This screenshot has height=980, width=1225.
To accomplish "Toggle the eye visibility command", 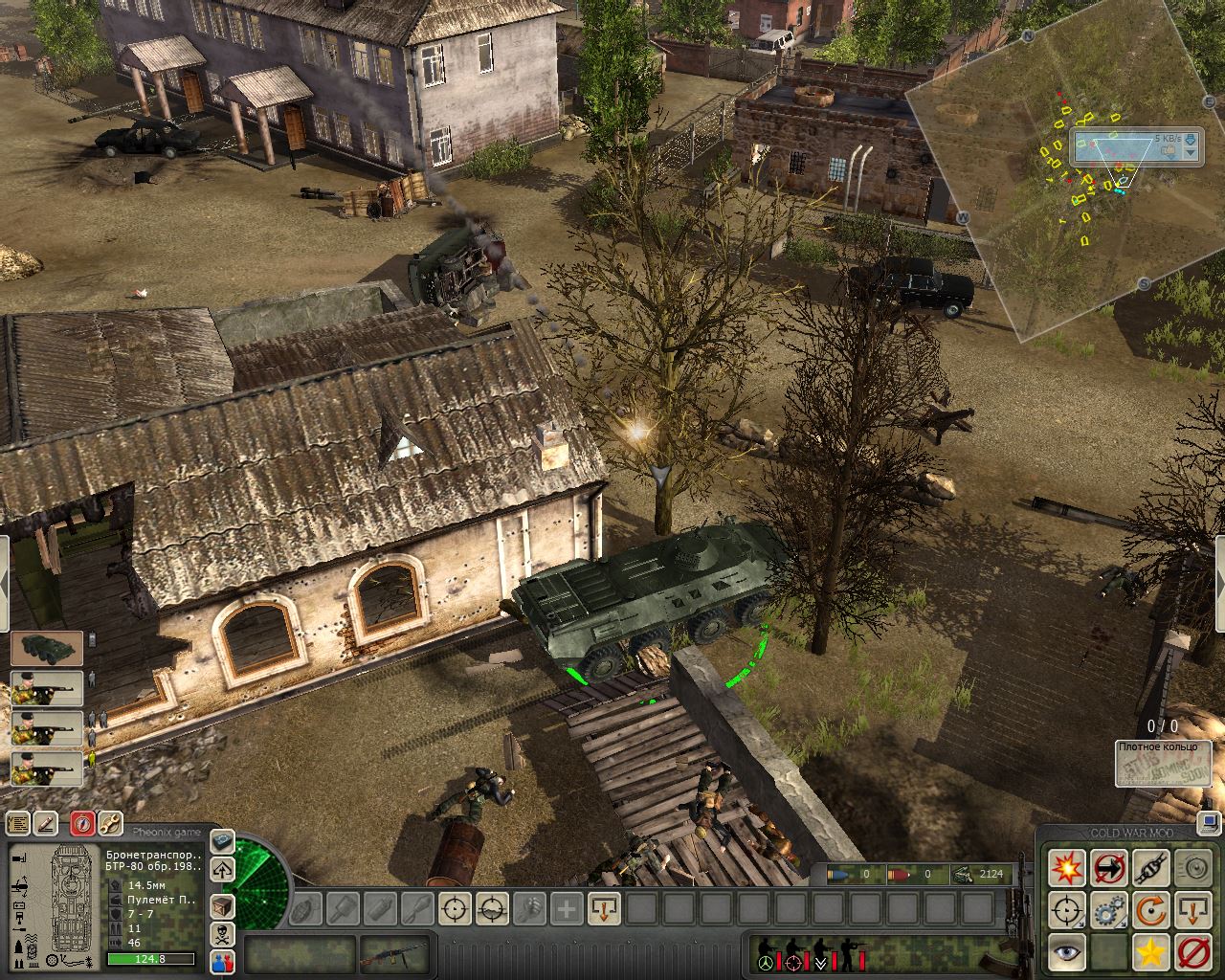I will coord(1066,952).
